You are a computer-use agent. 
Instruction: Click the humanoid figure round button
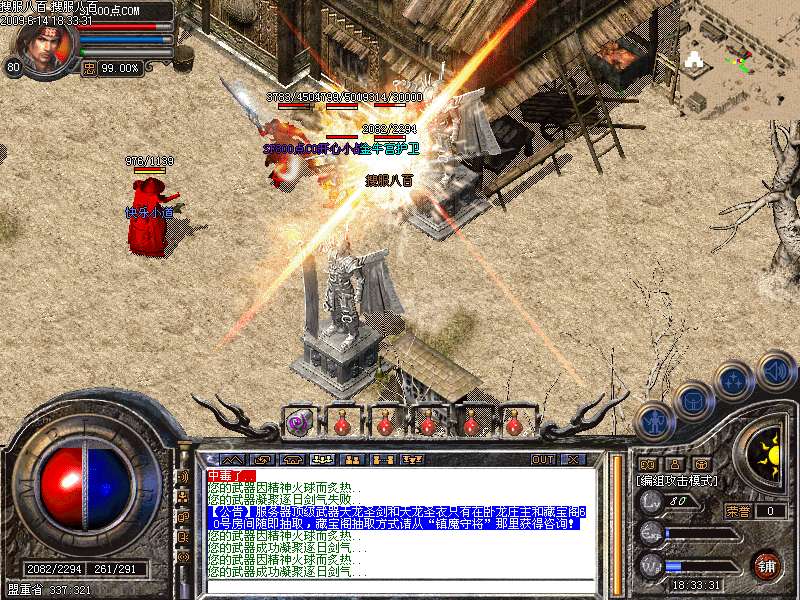pyautogui.click(x=653, y=421)
